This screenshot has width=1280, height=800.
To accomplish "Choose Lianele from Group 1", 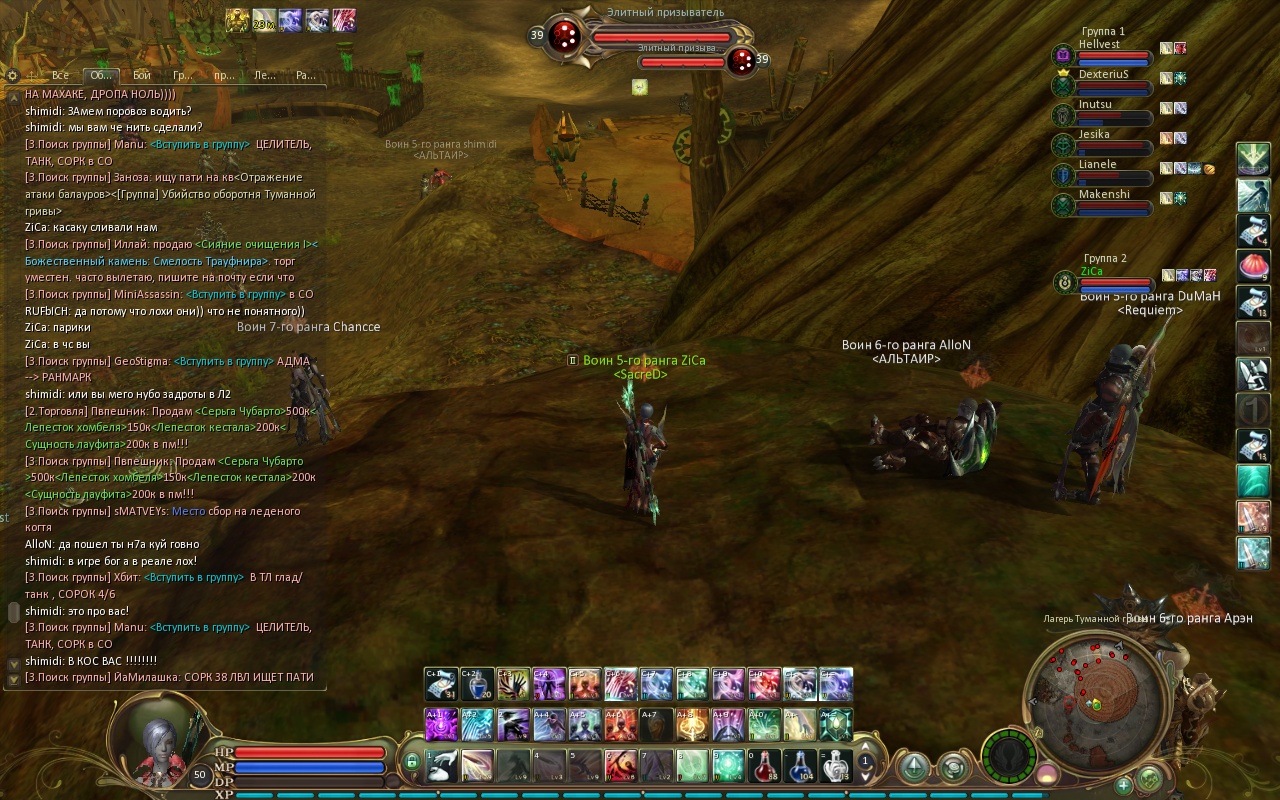I will [1097, 165].
